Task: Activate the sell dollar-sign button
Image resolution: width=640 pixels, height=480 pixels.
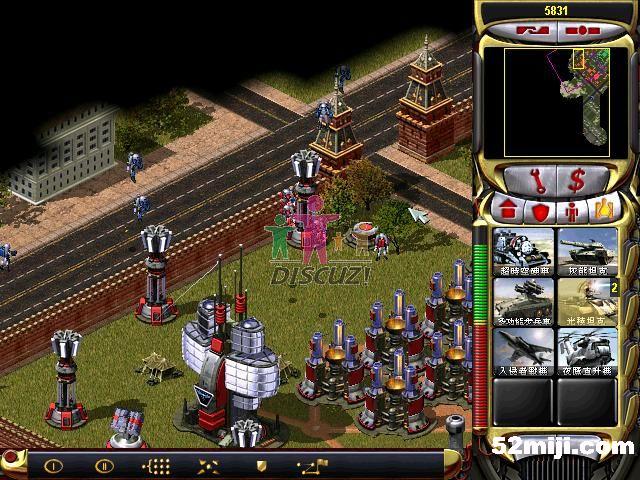Action: pos(577,181)
